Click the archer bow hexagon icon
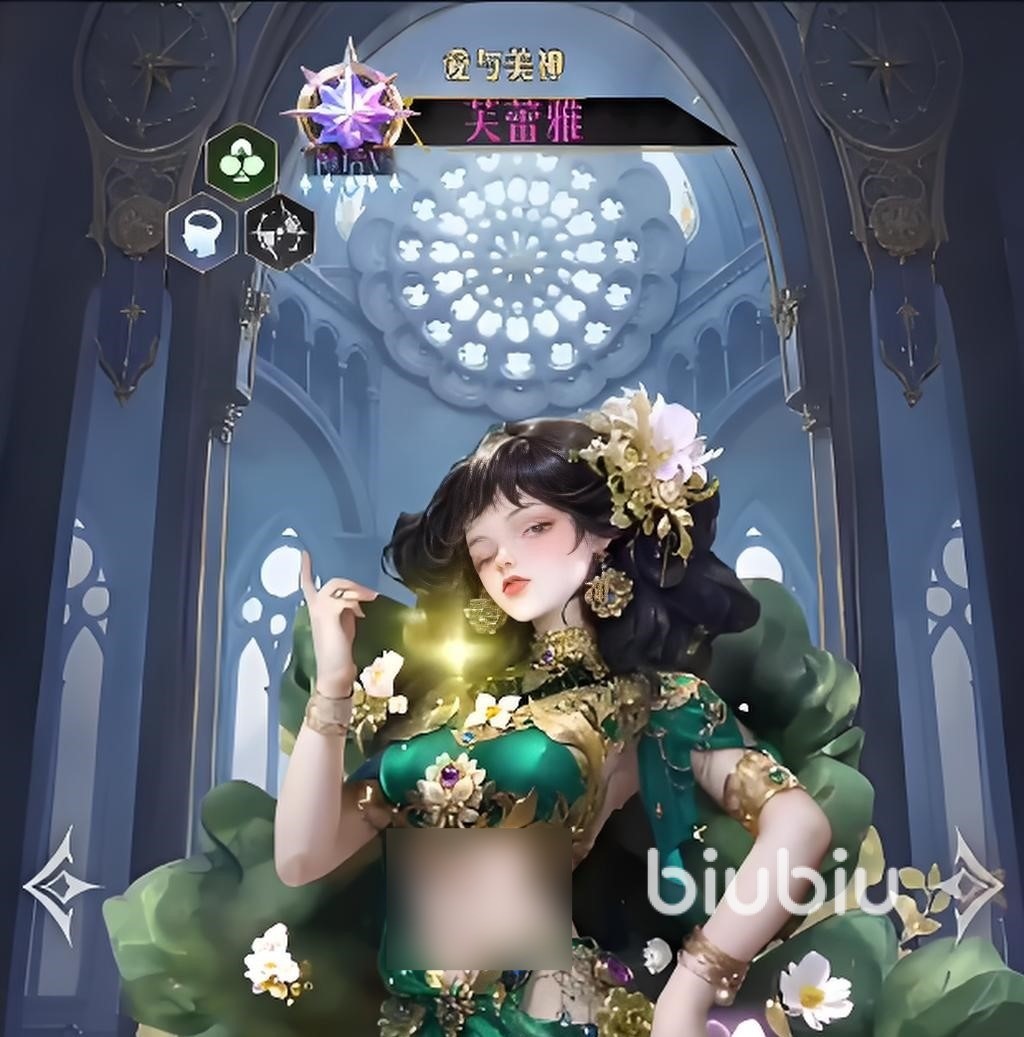 click(x=280, y=232)
